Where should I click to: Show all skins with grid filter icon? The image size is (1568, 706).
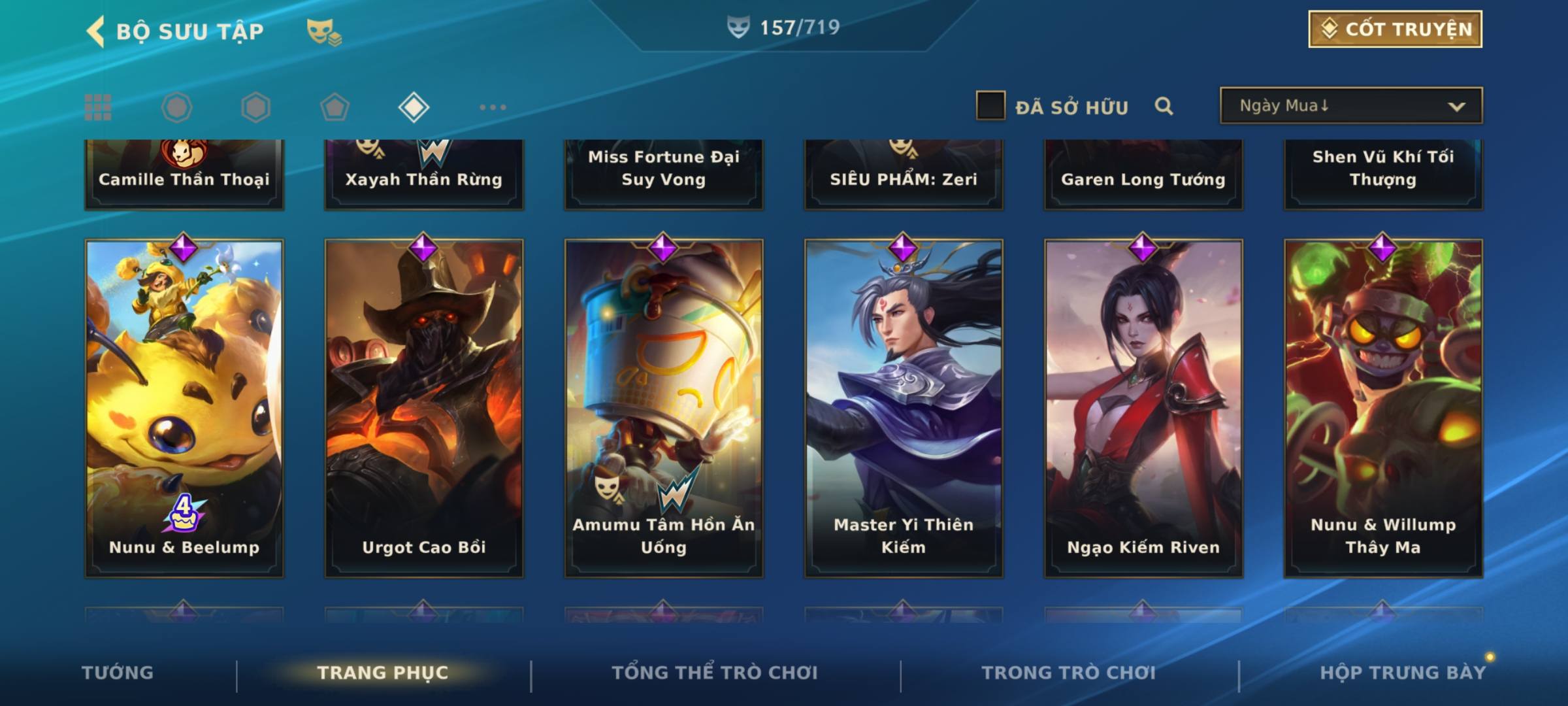(x=98, y=107)
